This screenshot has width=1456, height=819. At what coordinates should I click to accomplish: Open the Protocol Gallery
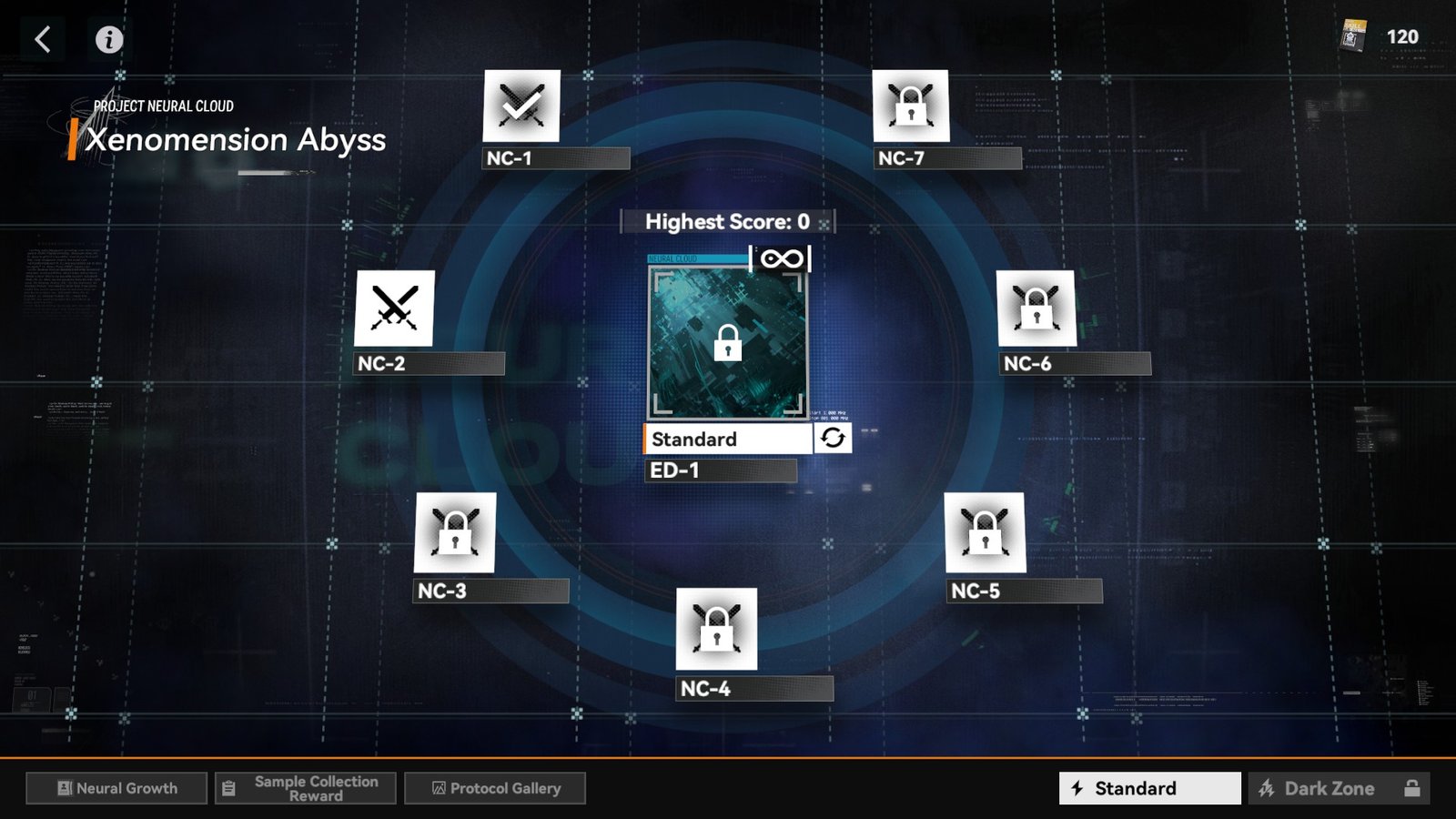point(495,788)
